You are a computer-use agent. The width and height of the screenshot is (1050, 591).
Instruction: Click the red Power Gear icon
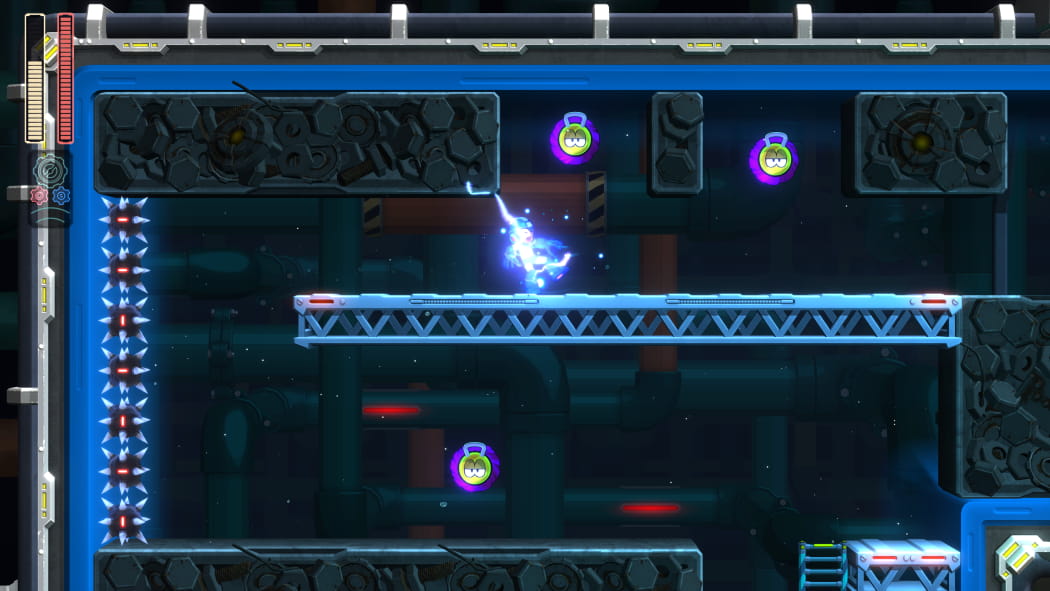39,196
